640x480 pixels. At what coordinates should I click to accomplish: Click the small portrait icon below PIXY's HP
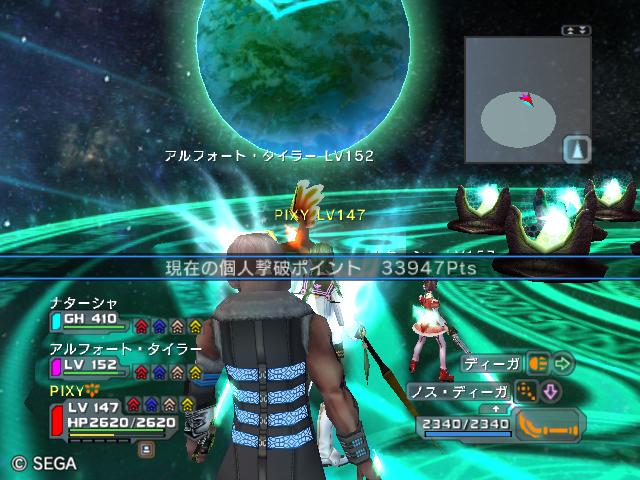click(x=146, y=449)
